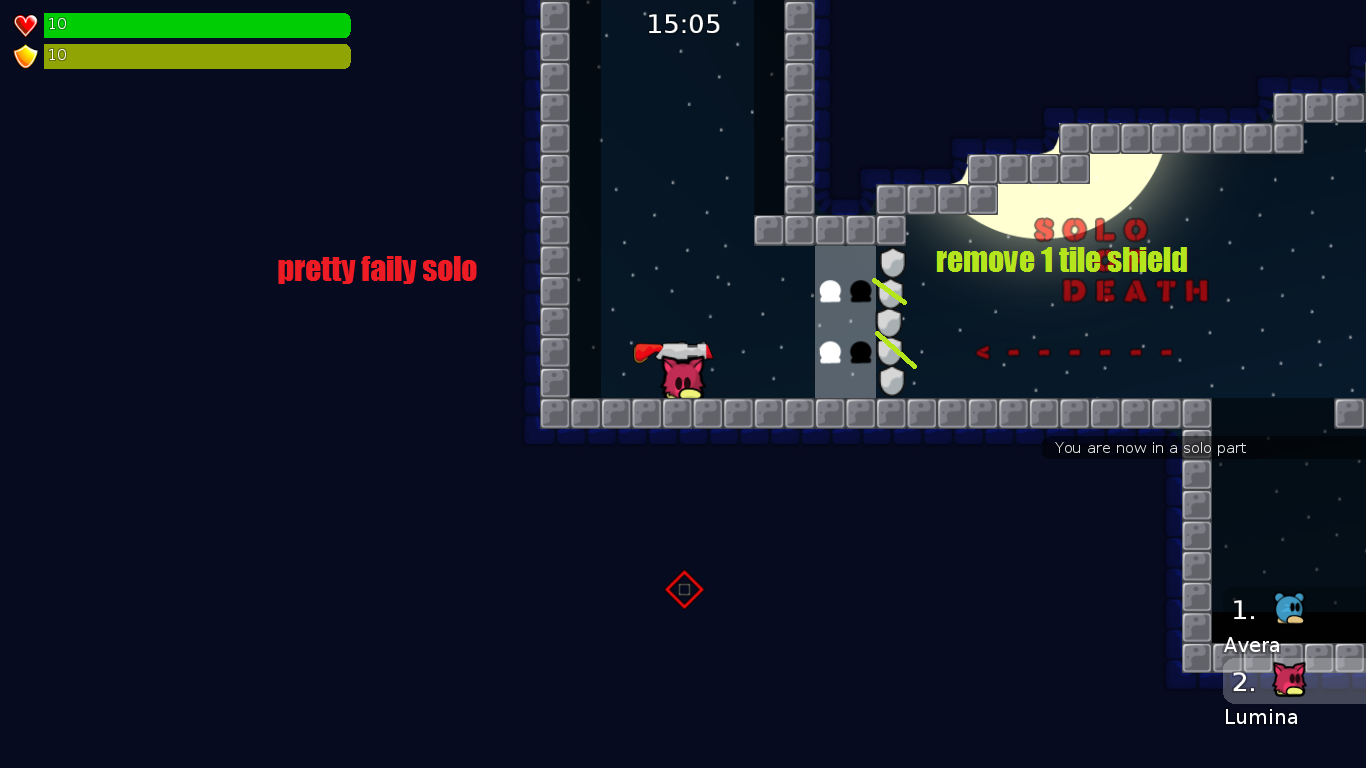Image resolution: width=1366 pixels, height=768 pixels.
Task: Click the 'remove 1 tile shield' hint text
Action: pos(1061,260)
